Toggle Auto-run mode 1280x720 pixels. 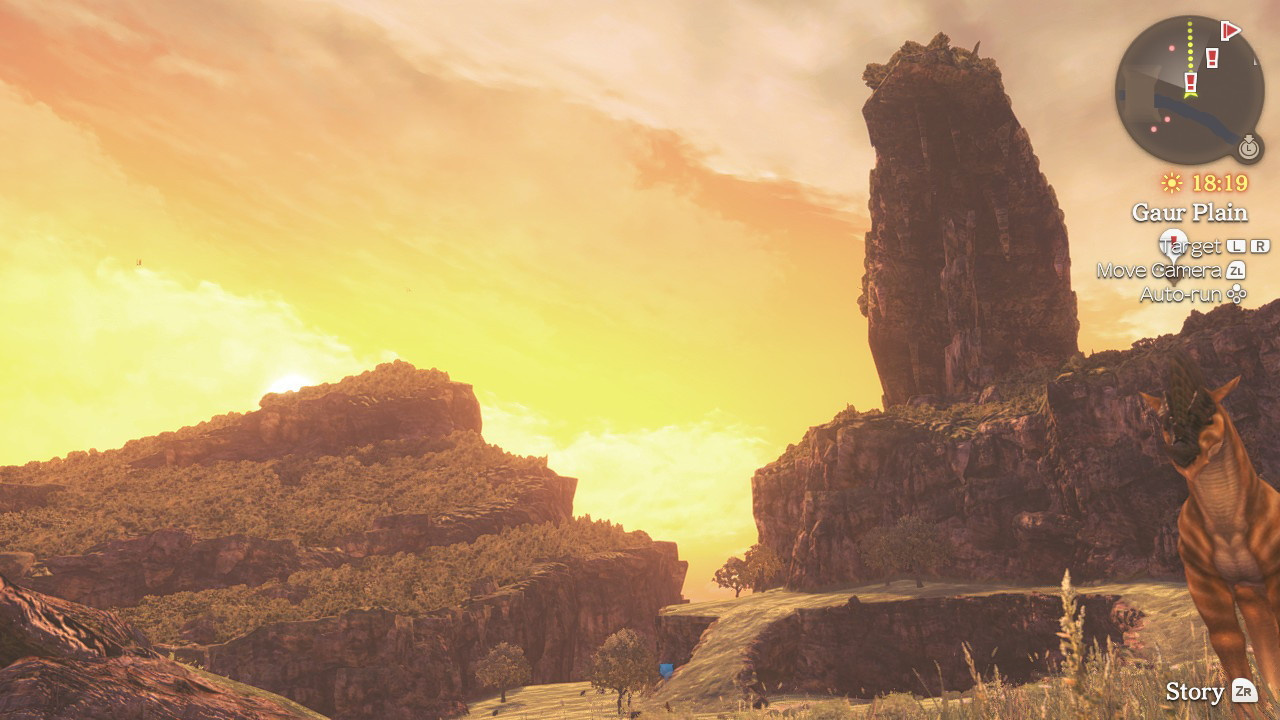1184,292
